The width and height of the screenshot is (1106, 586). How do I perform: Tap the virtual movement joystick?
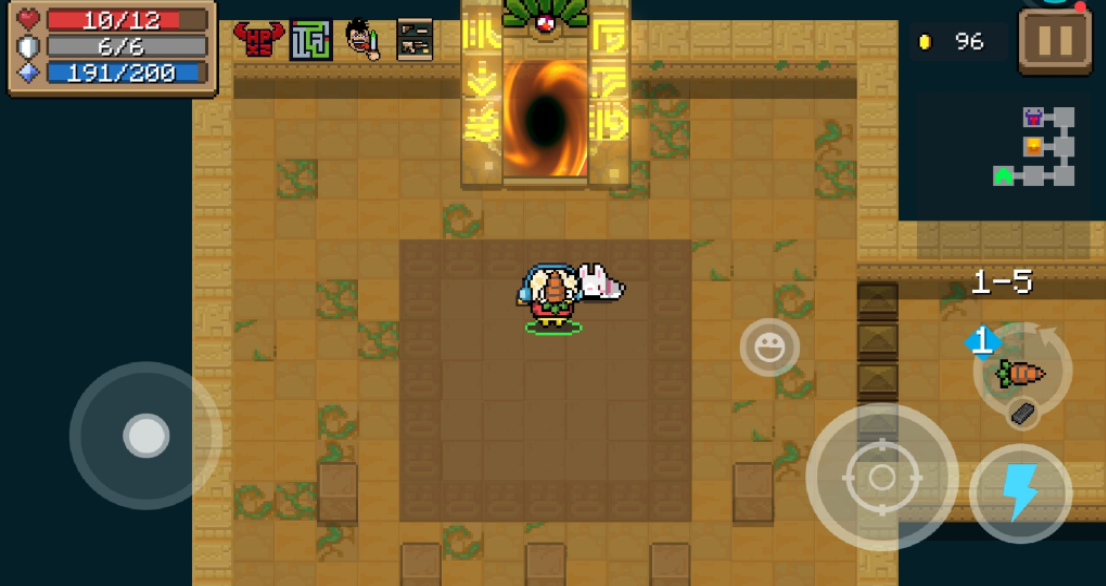click(x=146, y=436)
